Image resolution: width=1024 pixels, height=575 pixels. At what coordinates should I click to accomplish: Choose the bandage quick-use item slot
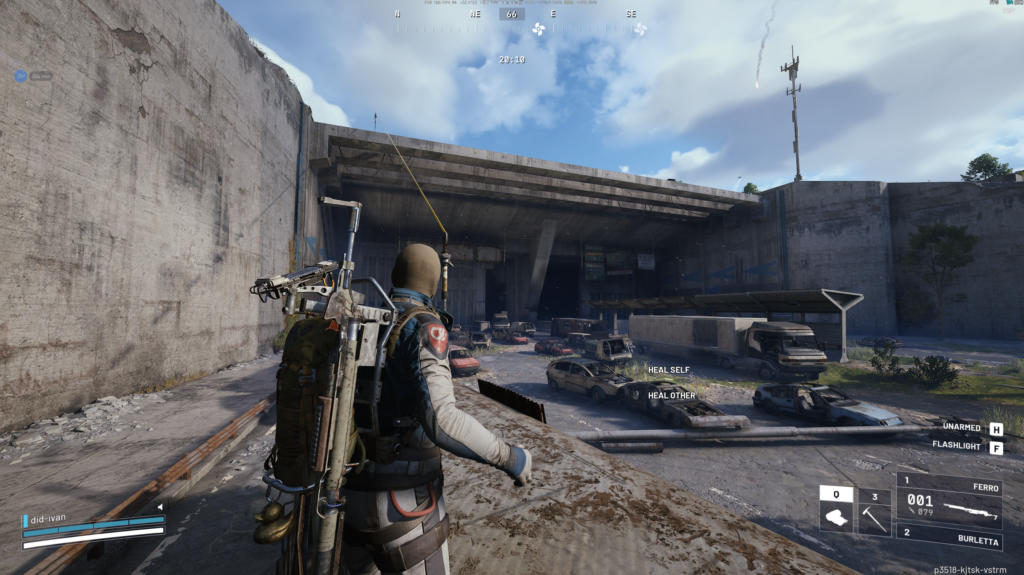coord(836,511)
